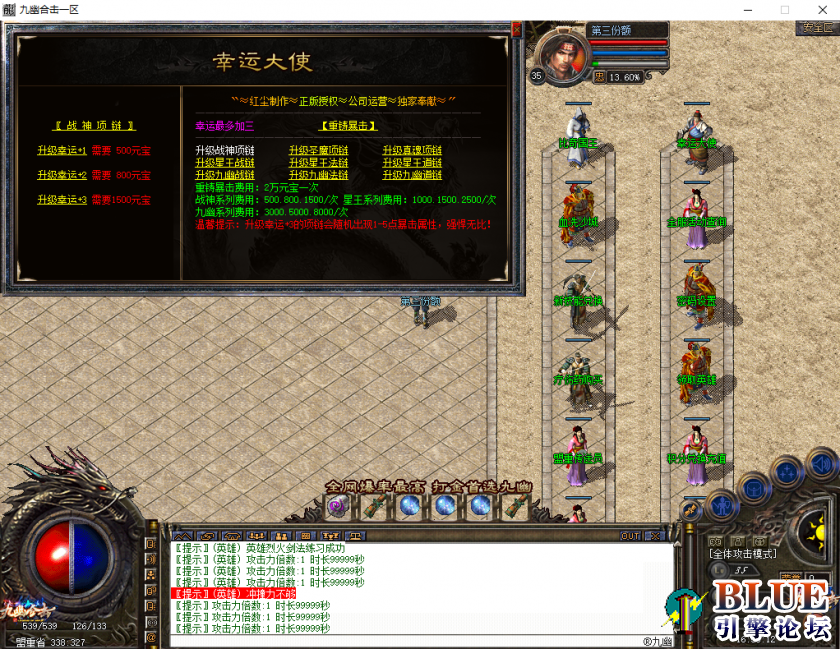Pick the 升级星王道链 option

412,162
